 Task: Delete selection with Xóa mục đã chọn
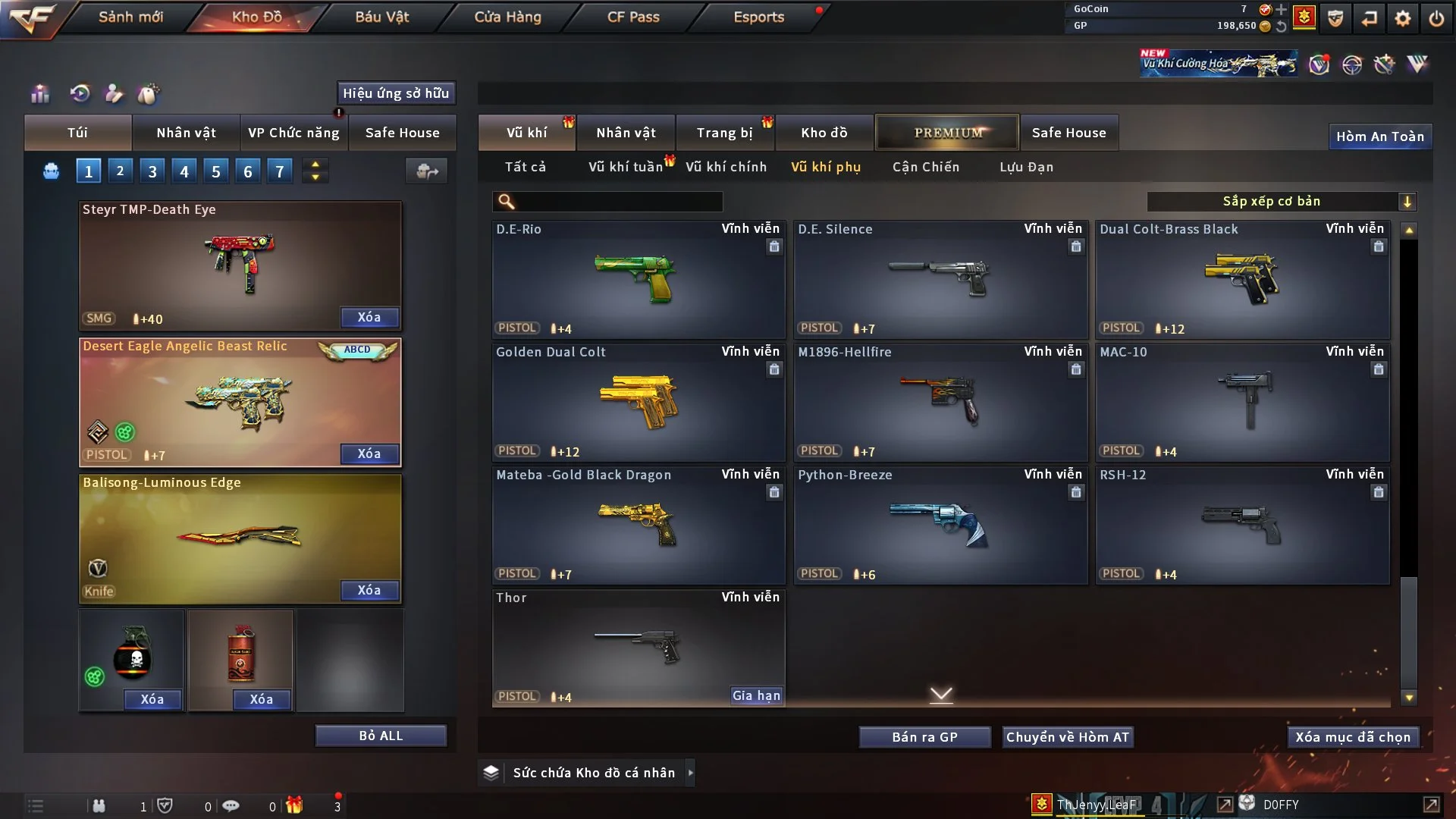[x=1352, y=737]
